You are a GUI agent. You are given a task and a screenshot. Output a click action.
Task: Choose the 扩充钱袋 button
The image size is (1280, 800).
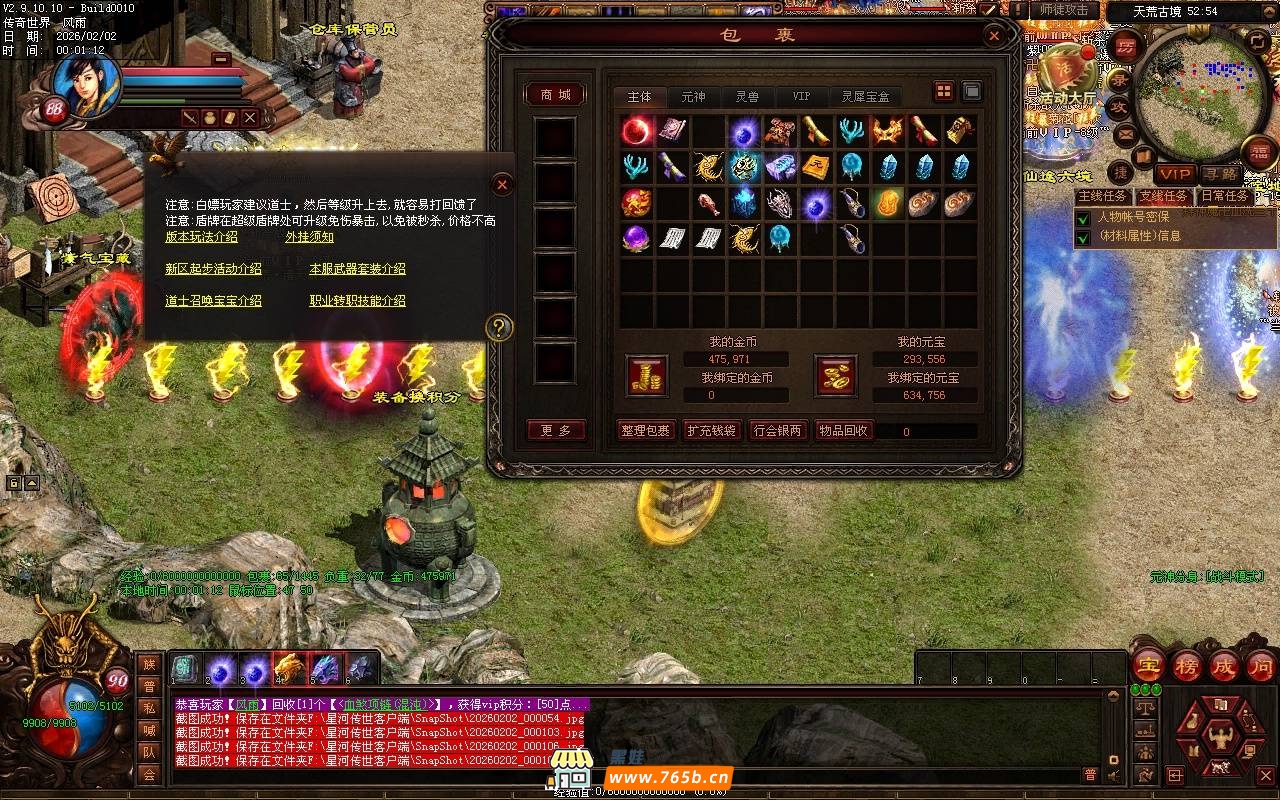click(711, 431)
